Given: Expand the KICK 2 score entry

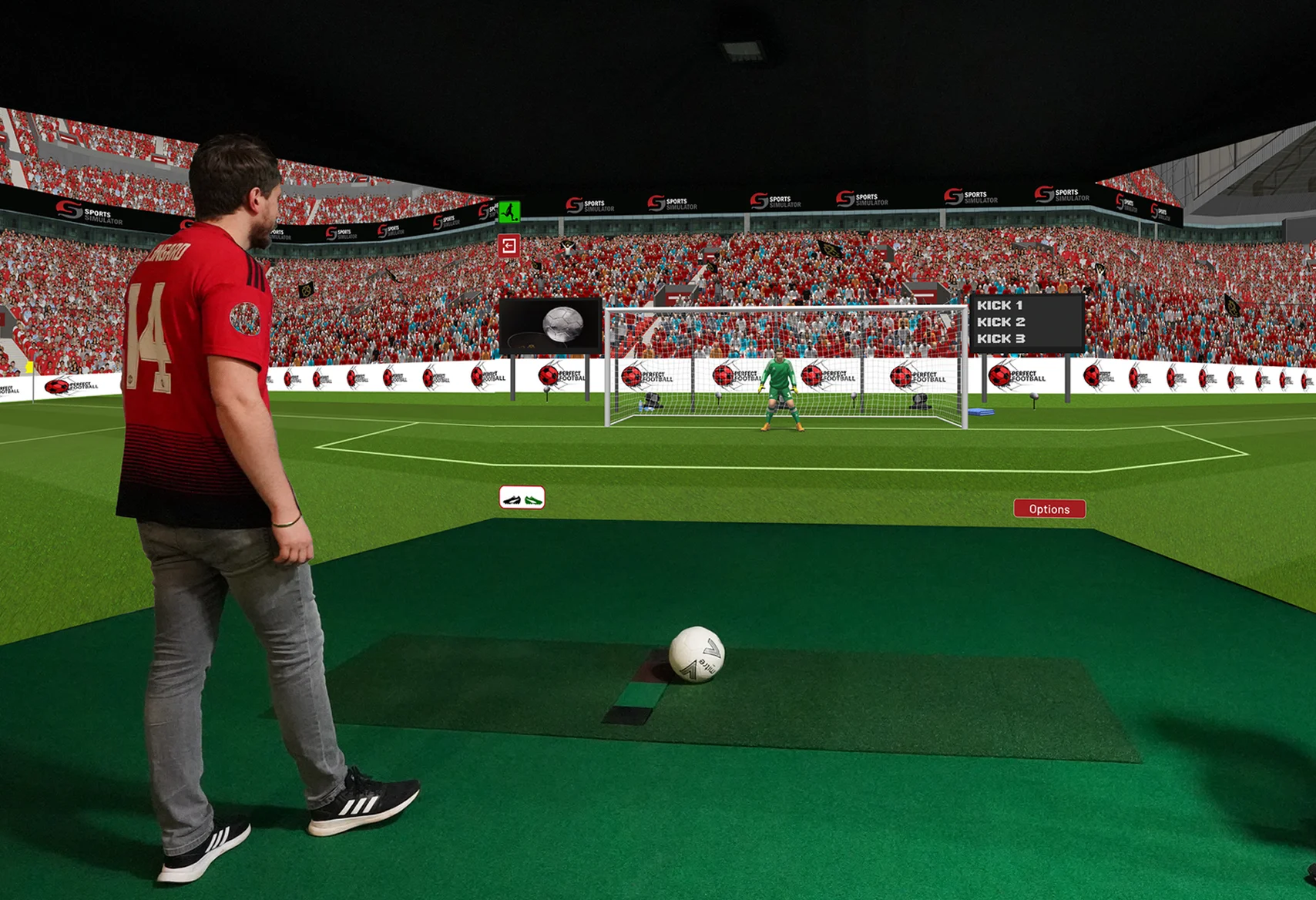Looking at the screenshot, I should pos(1002,322).
